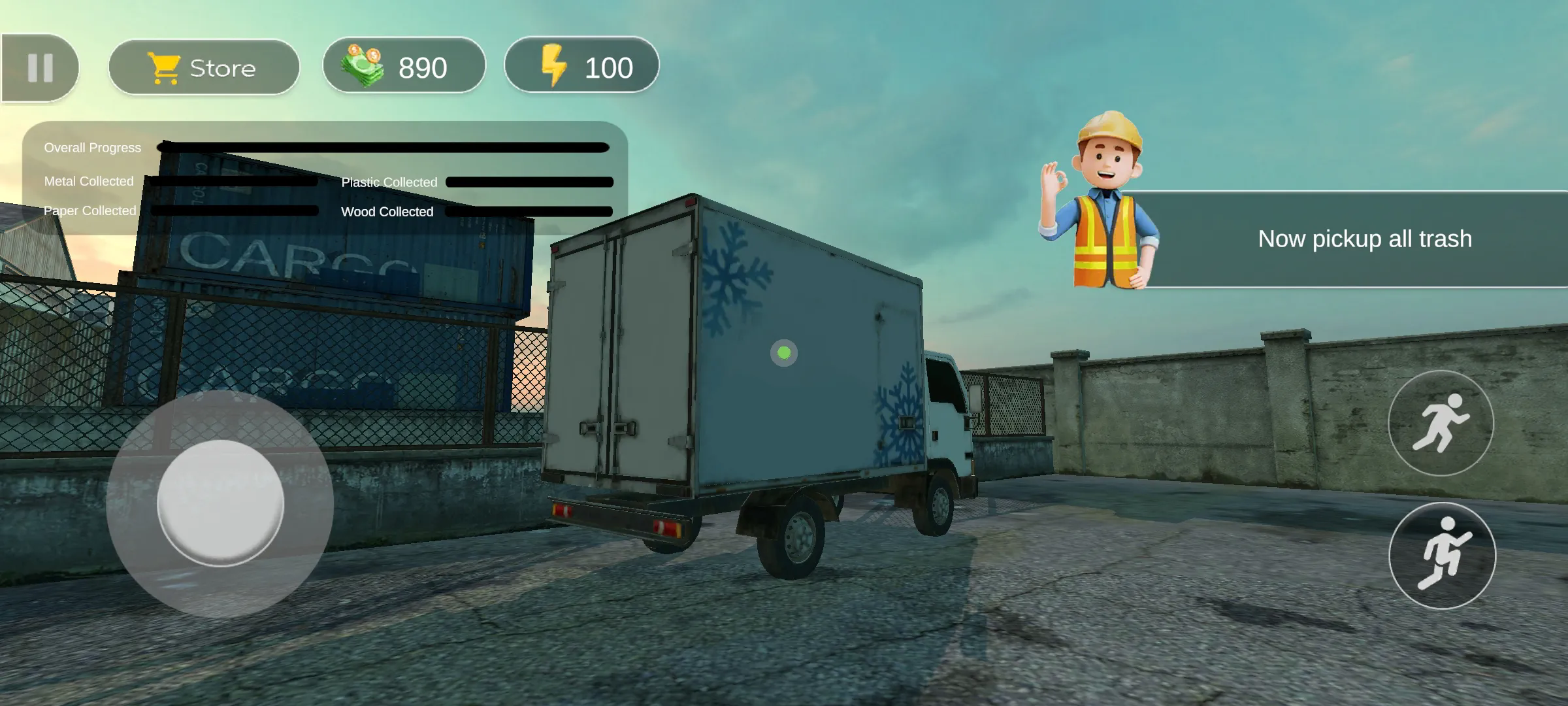Open the Store
The width and height of the screenshot is (1568, 706).
(204, 67)
